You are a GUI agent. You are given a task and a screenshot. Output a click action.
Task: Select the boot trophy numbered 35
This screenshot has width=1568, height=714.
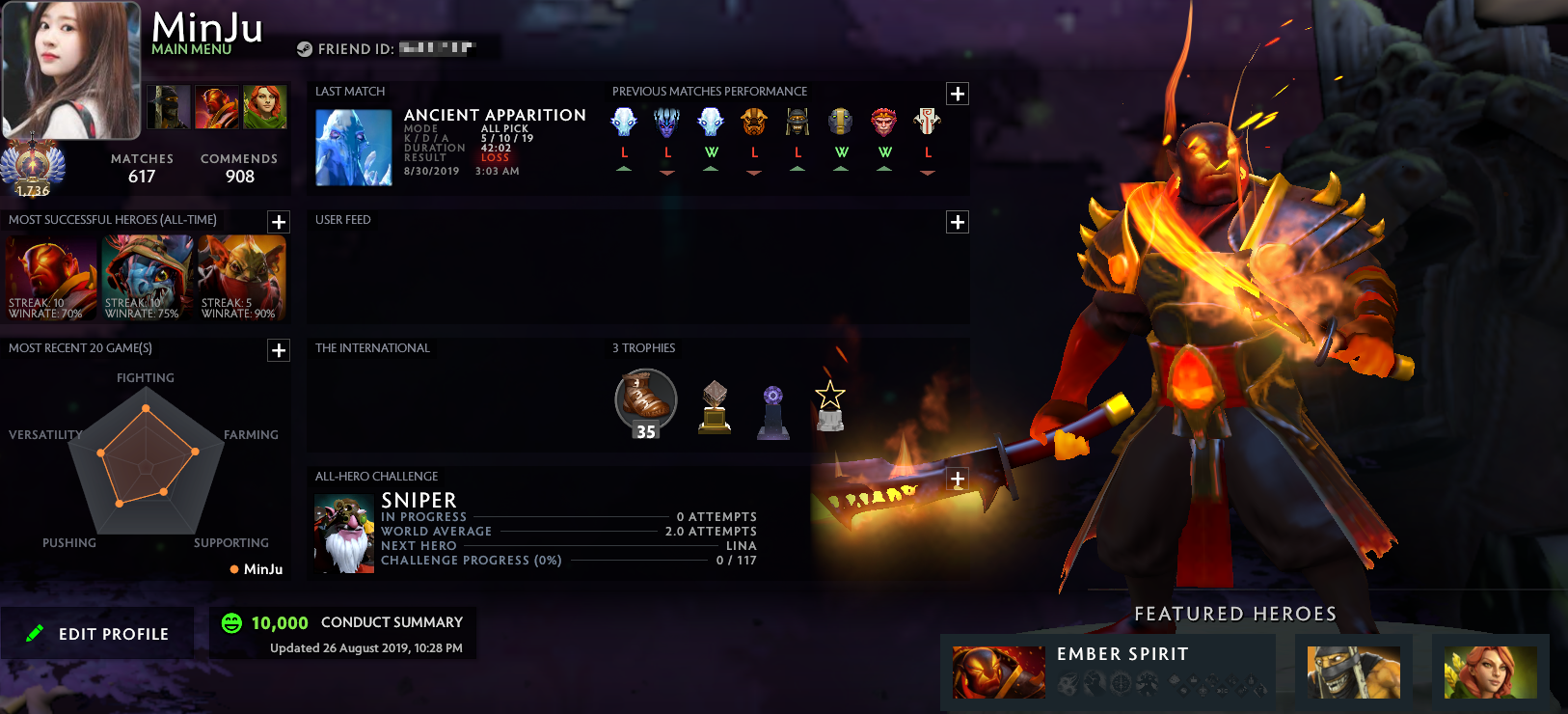pos(645,402)
